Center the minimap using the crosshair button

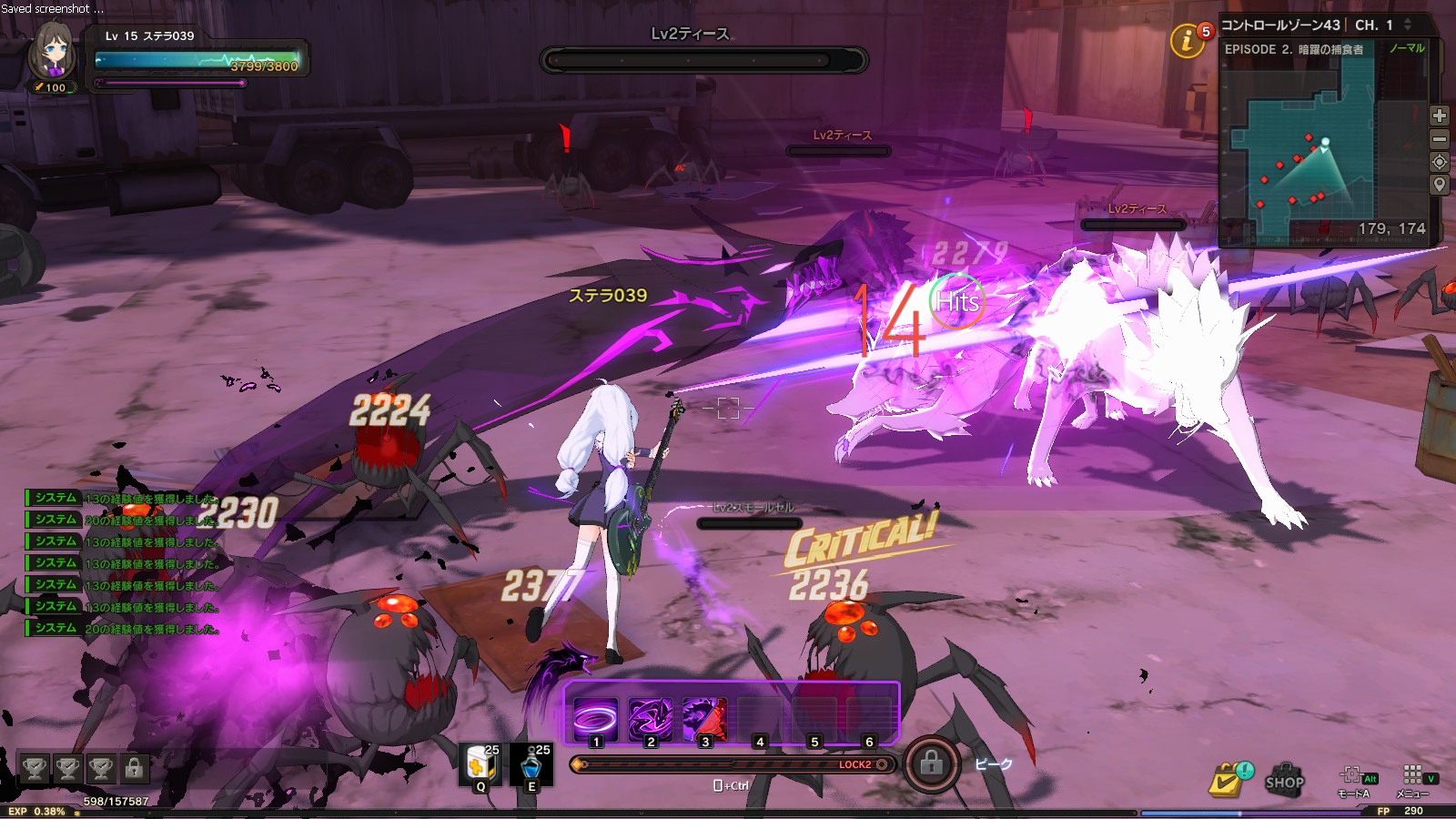[x=1439, y=162]
